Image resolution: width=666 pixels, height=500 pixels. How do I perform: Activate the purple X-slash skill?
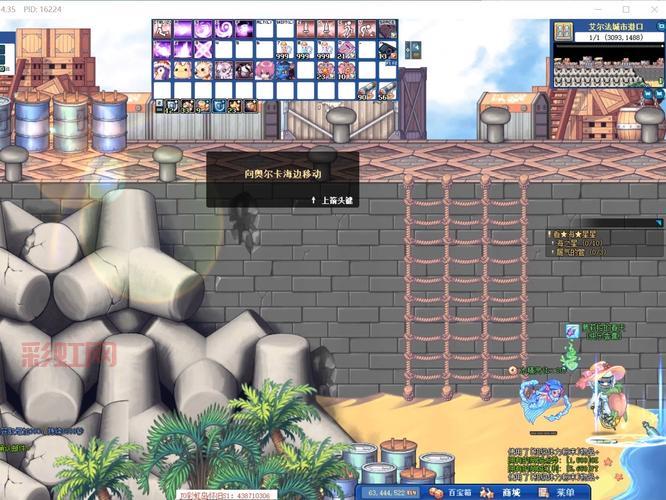[203, 49]
